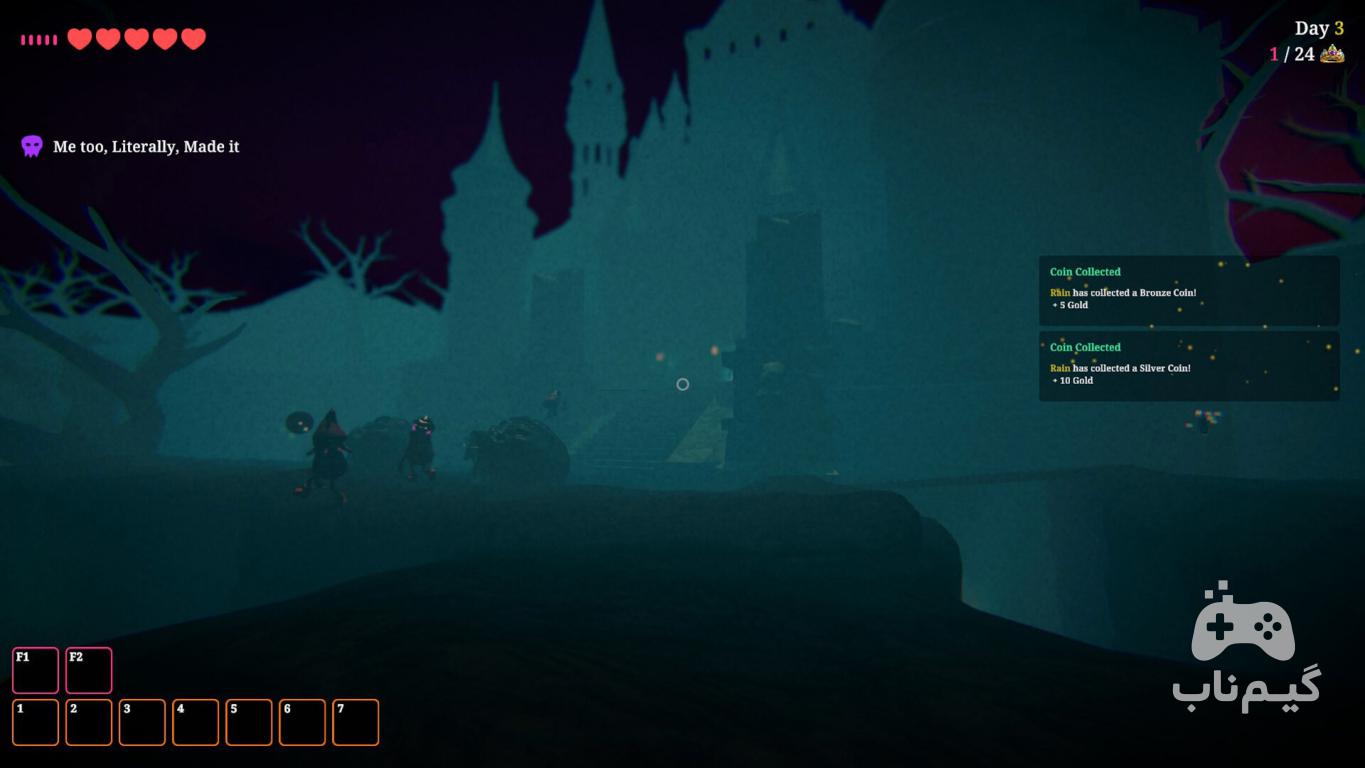The image size is (1365, 768).
Task: Click the purple skull chat icon
Action: pyautogui.click(x=32, y=147)
